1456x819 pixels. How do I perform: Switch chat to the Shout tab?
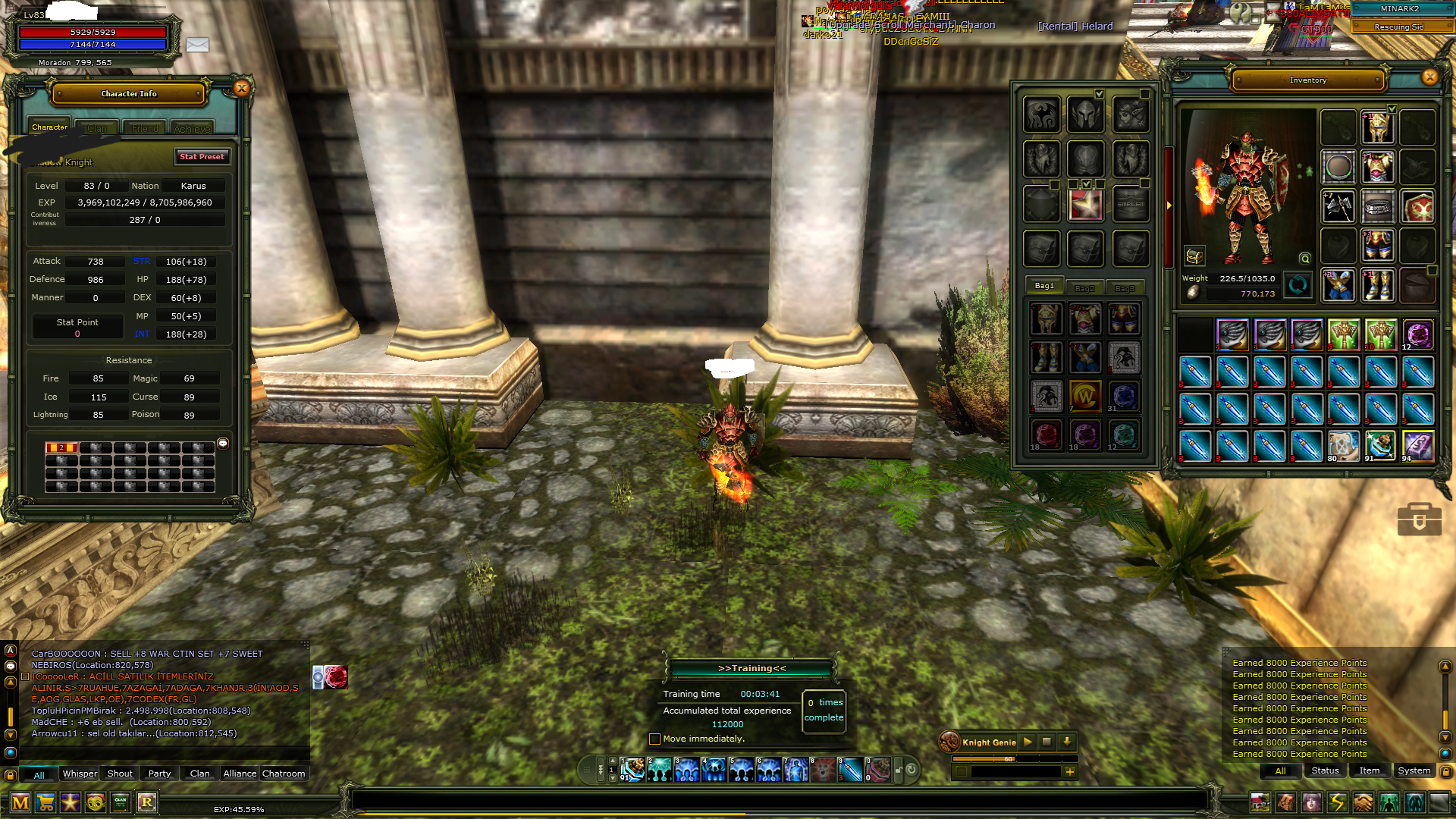pyautogui.click(x=120, y=773)
